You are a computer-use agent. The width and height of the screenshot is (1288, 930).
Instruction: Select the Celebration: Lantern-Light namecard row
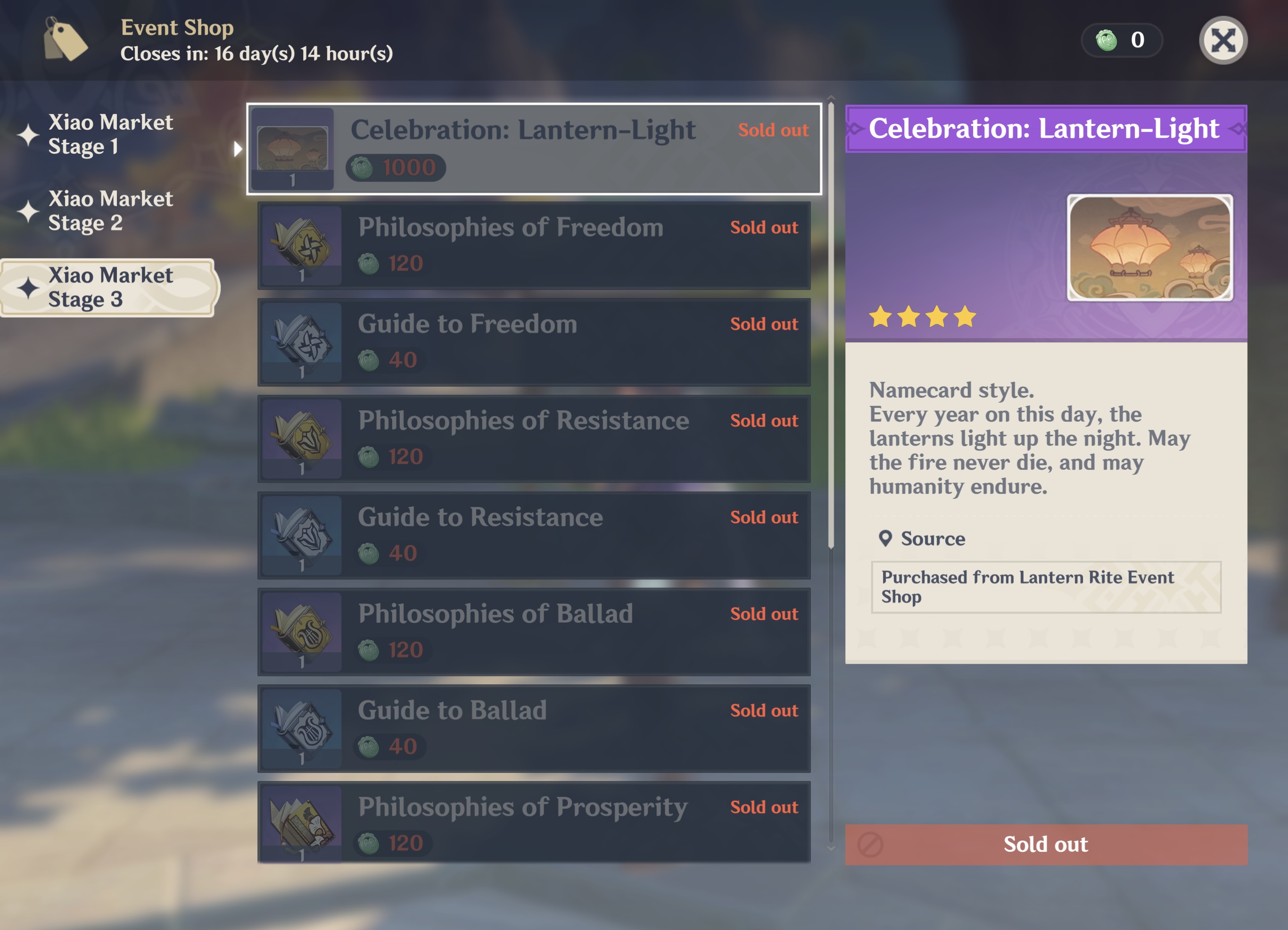pyautogui.click(x=534, y=149)
